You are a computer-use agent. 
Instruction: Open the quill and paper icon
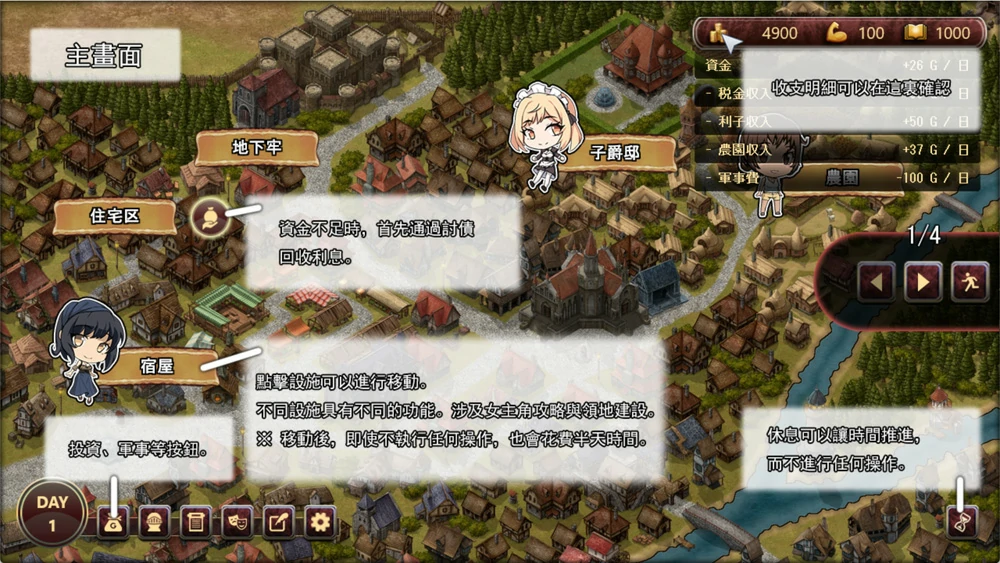coord(278,521)
